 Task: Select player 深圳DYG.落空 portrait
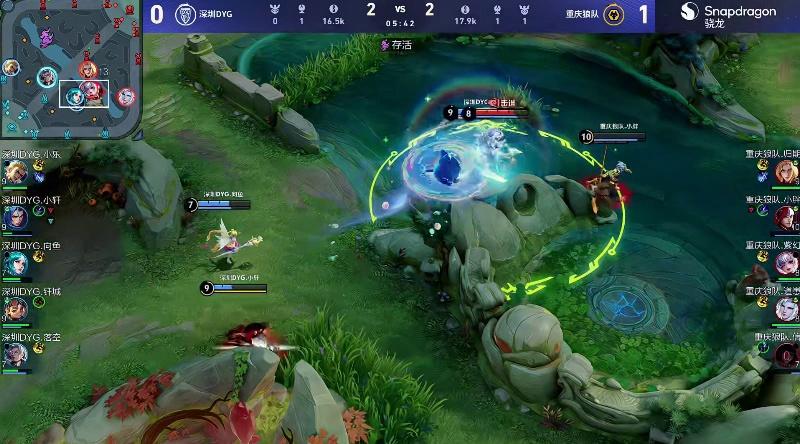click(x=14, y=353)
